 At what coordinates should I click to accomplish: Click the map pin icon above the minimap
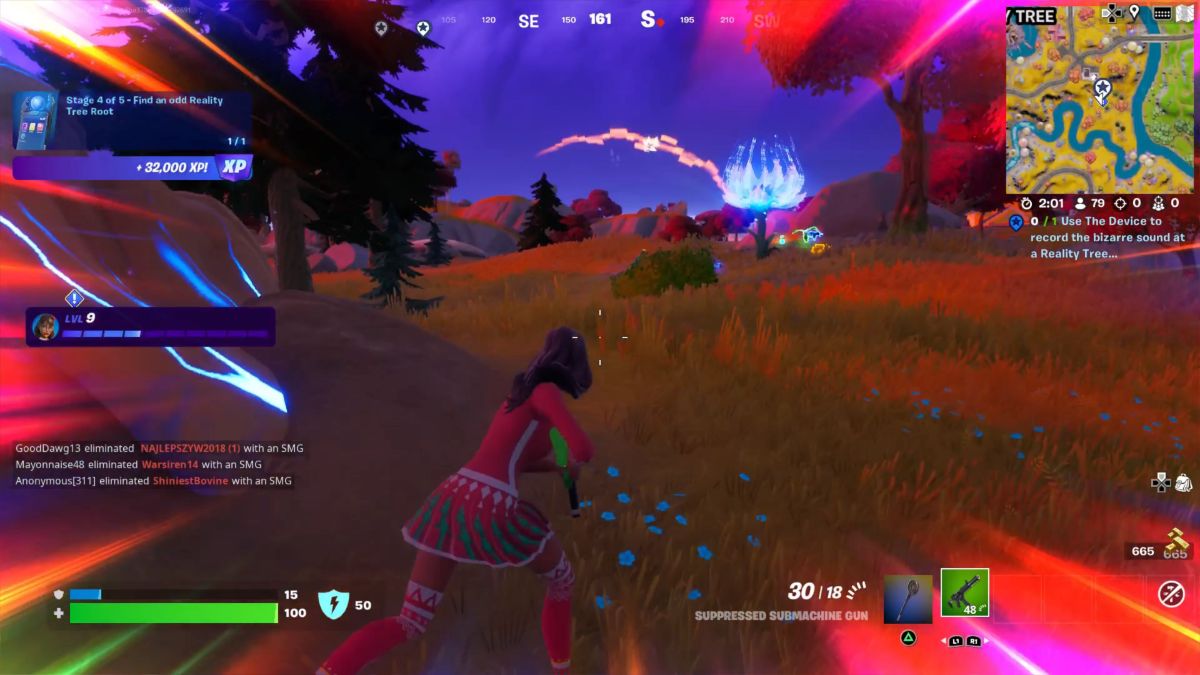(x=1135, y=13)
